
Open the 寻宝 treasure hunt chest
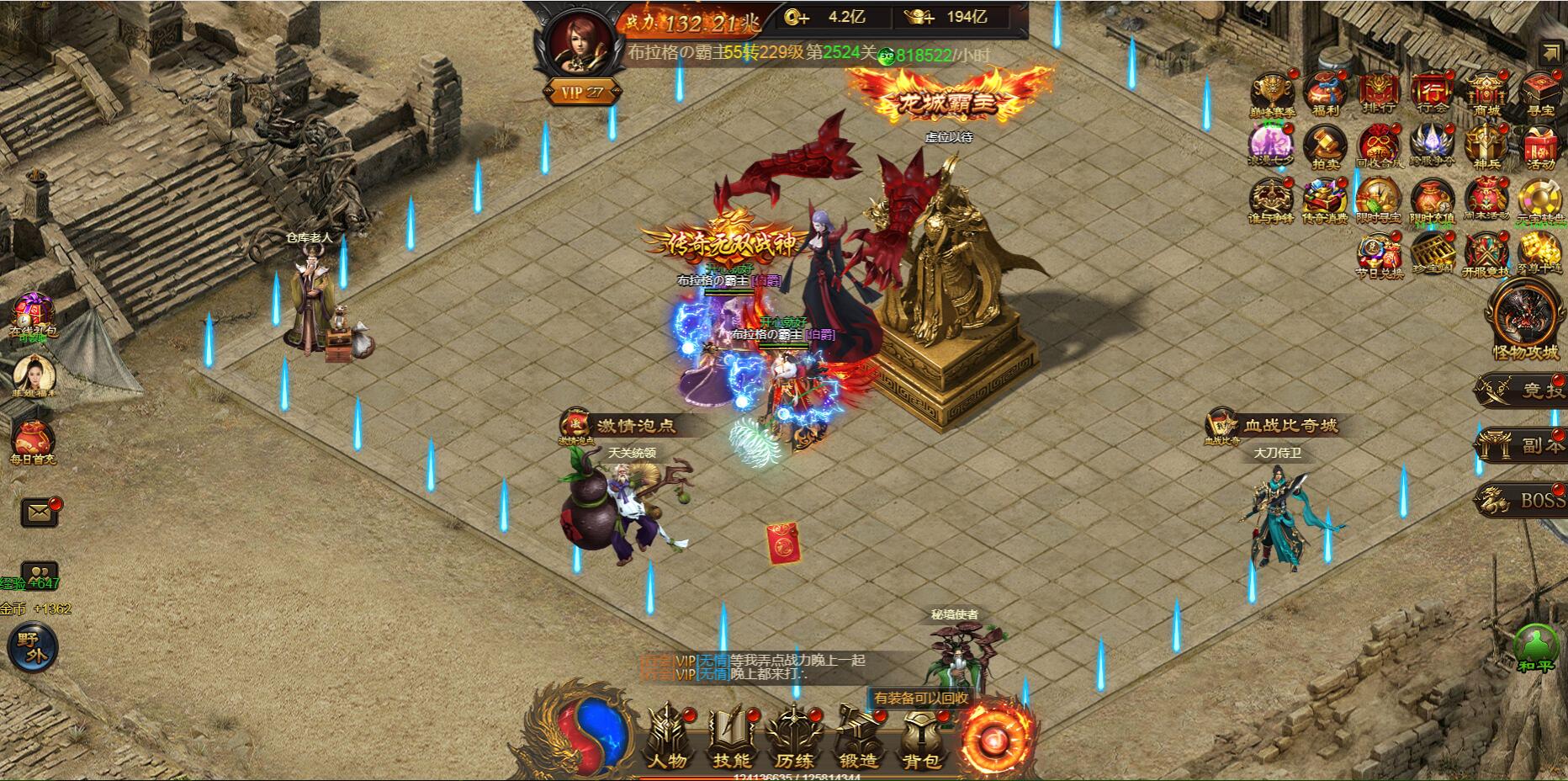click(x=1539, y=93)
